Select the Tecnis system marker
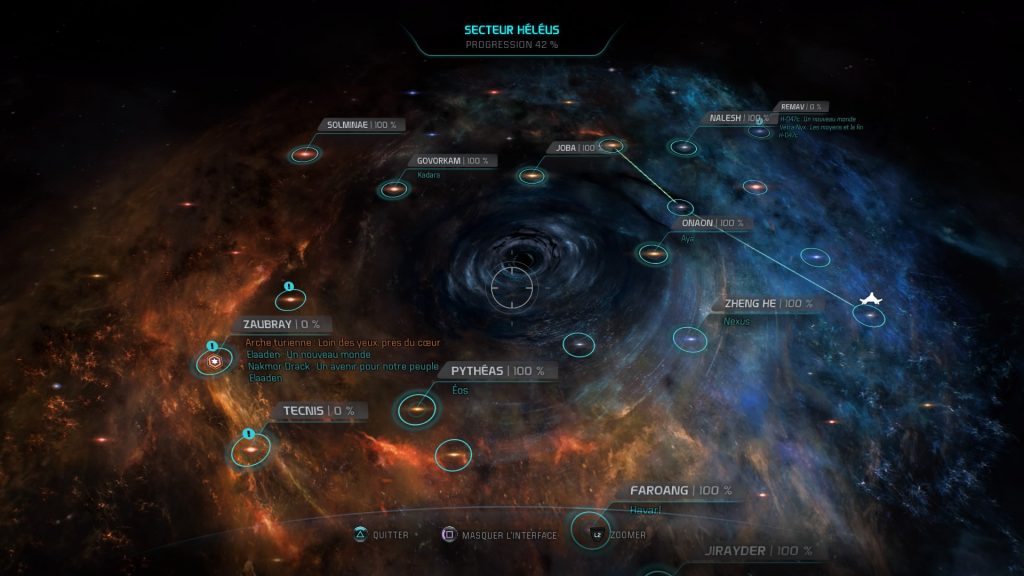The width and height of the screenshot is (1024, 576). point(248,450)
